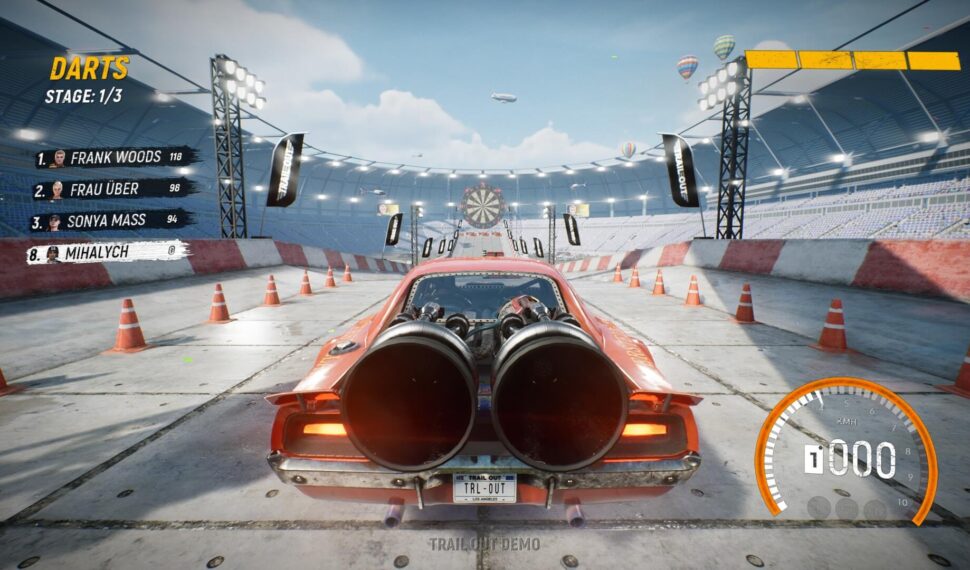This screenshot has width=970, height=570.
Task: Select the highlighted Mihalych player row
Action: point(108,253)
